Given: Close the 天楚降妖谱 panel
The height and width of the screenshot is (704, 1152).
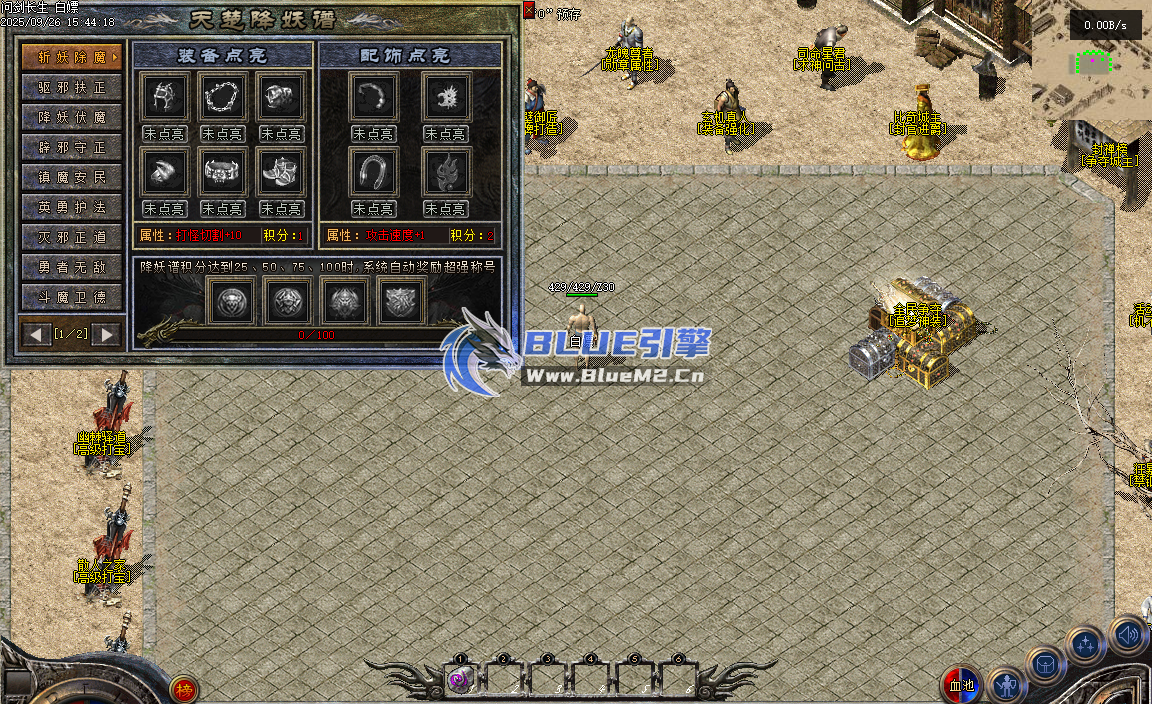Looking at the screenshot, I should [529, 10].
